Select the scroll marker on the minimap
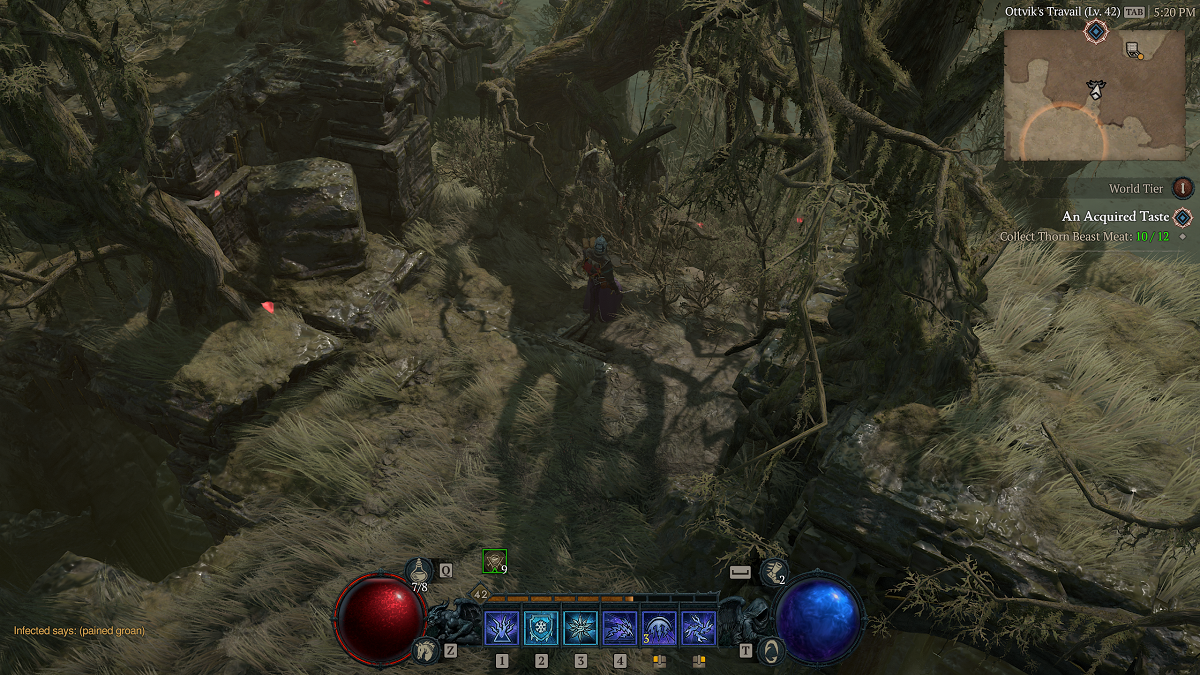1200x675 pixels. 1132,50
